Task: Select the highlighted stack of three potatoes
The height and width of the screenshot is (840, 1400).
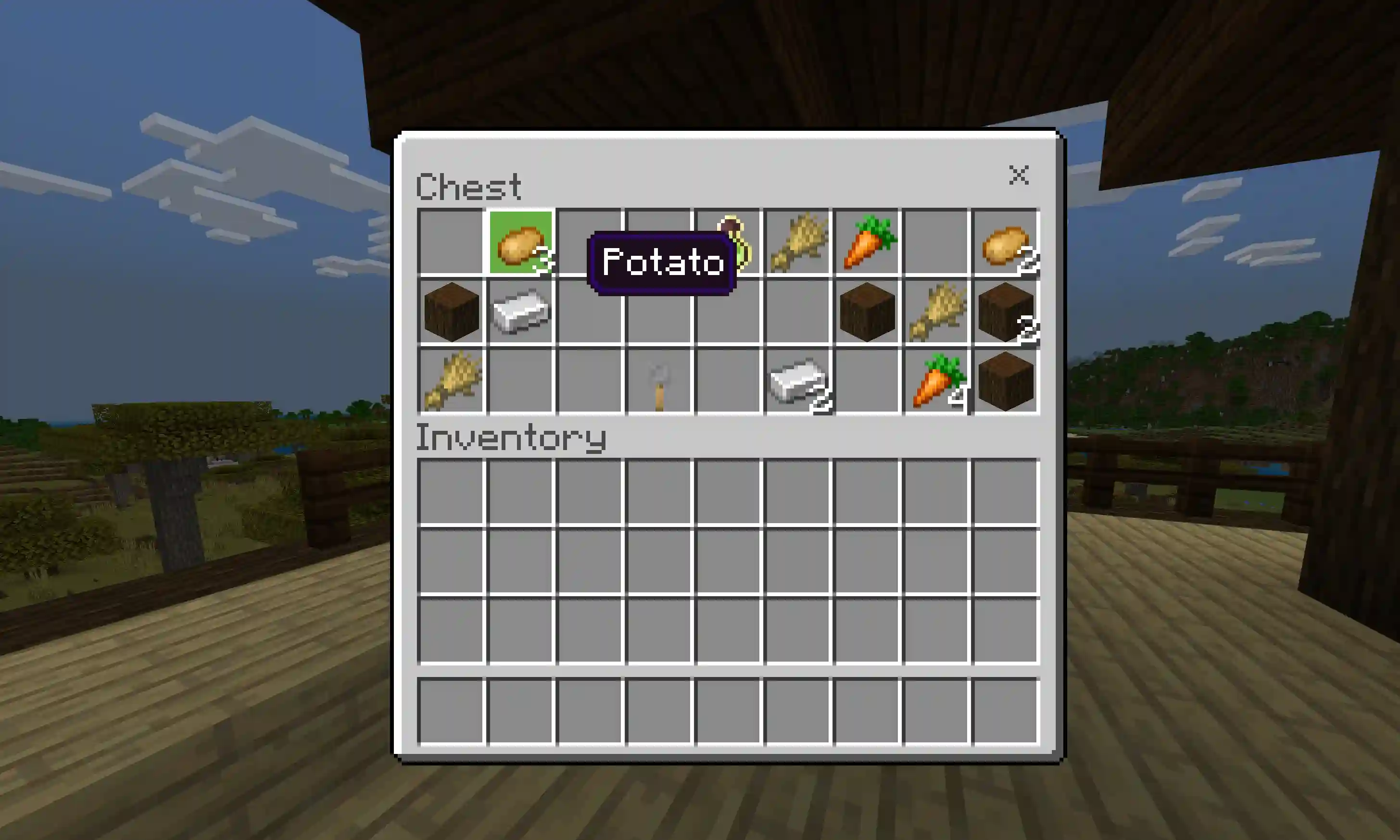Action: click(520, 243)
